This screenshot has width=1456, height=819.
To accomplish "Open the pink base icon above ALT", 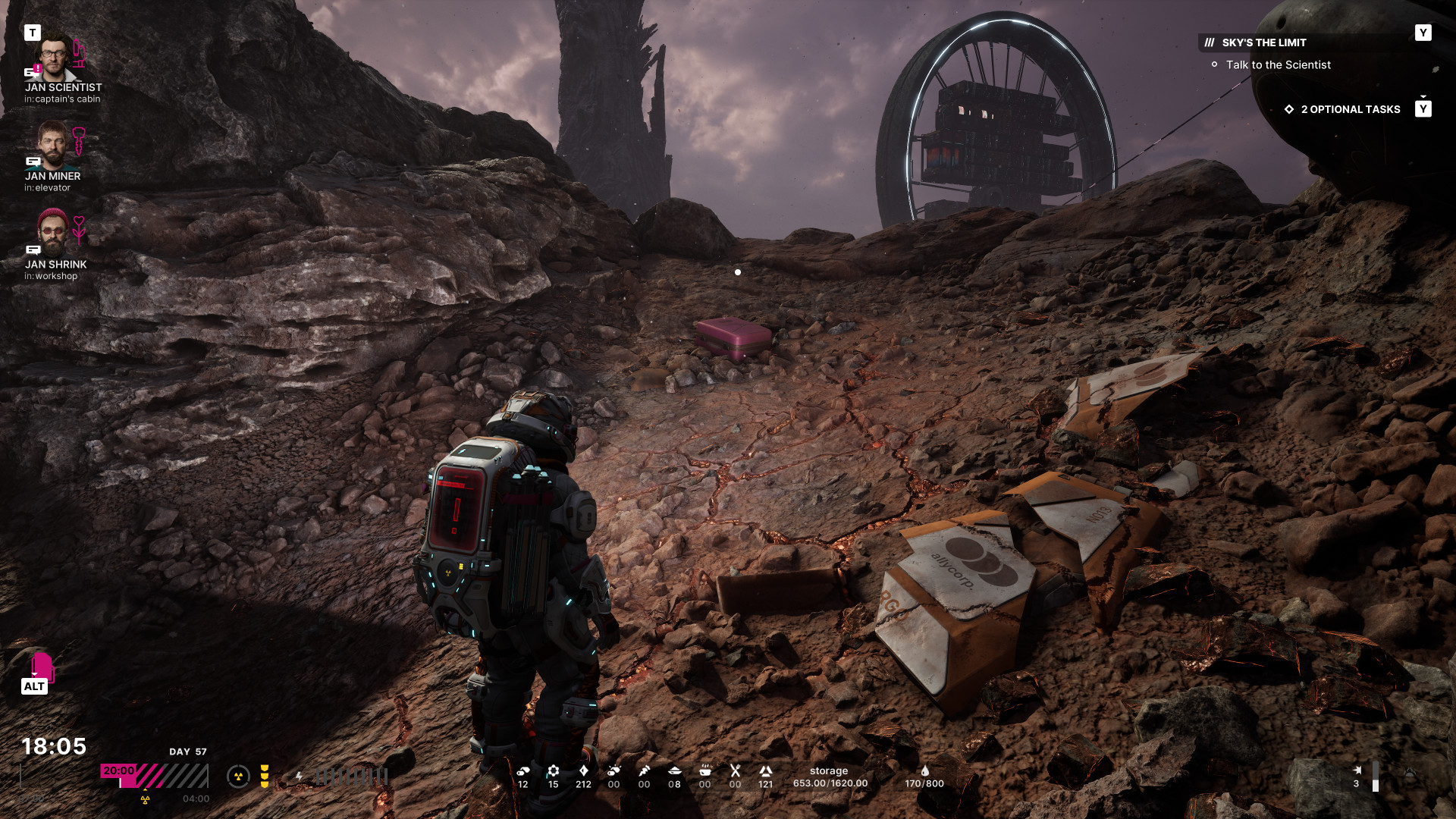I will point(42,667).
